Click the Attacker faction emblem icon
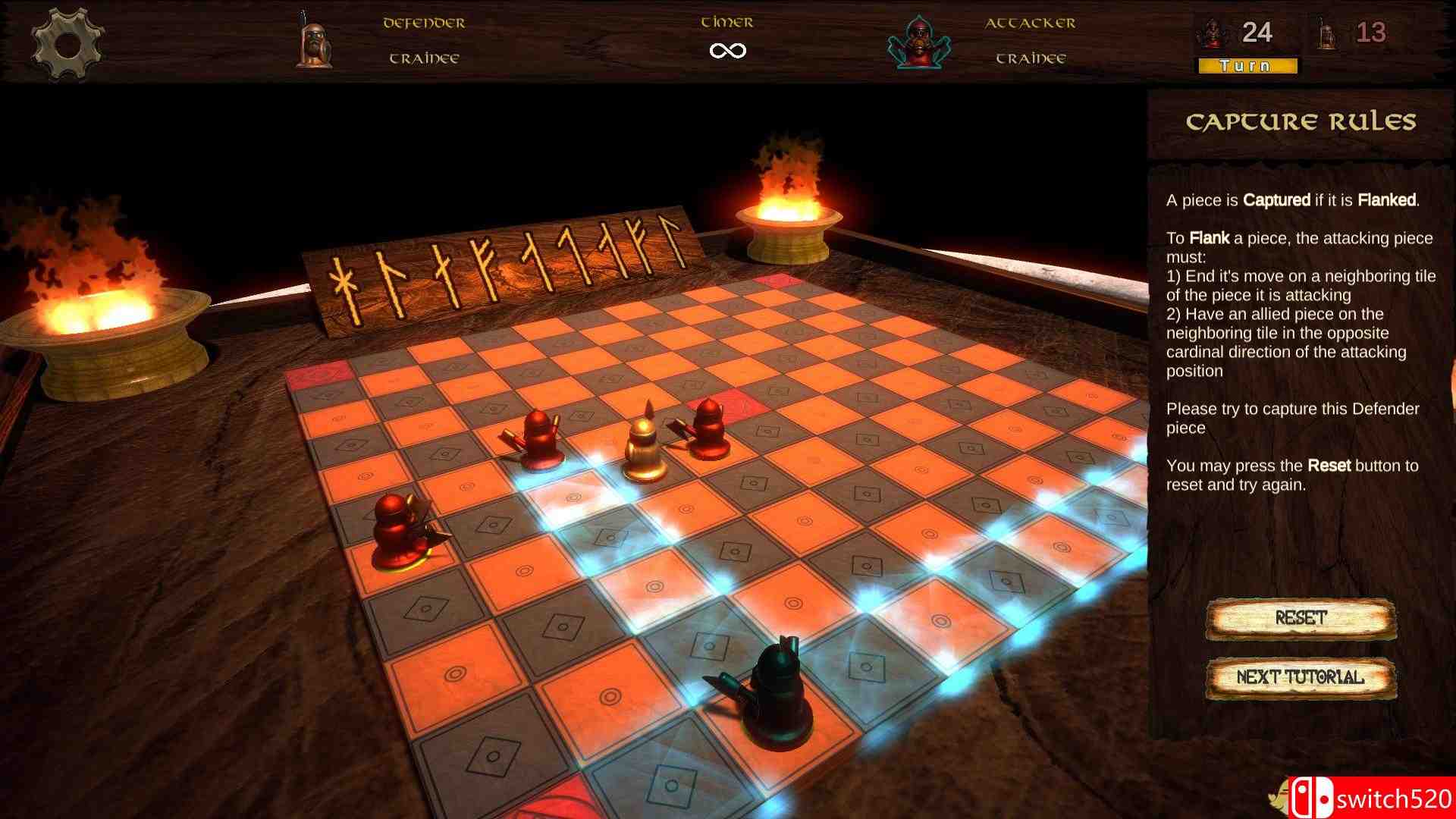Screen dimensions: 1456x819 (x=919, y=42)
